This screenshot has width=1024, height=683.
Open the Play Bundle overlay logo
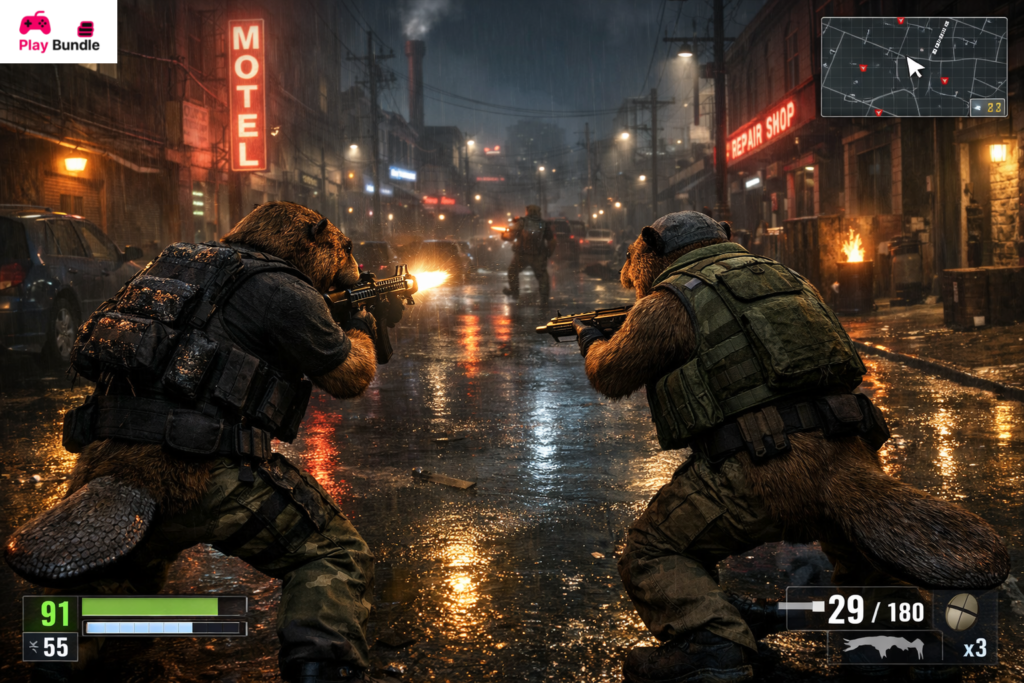(x=58, y=31)
